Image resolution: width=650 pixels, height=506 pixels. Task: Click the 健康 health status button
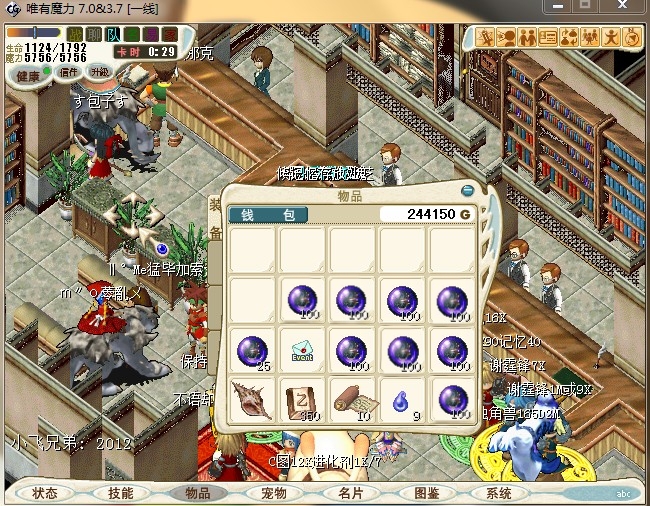(28, 76)
